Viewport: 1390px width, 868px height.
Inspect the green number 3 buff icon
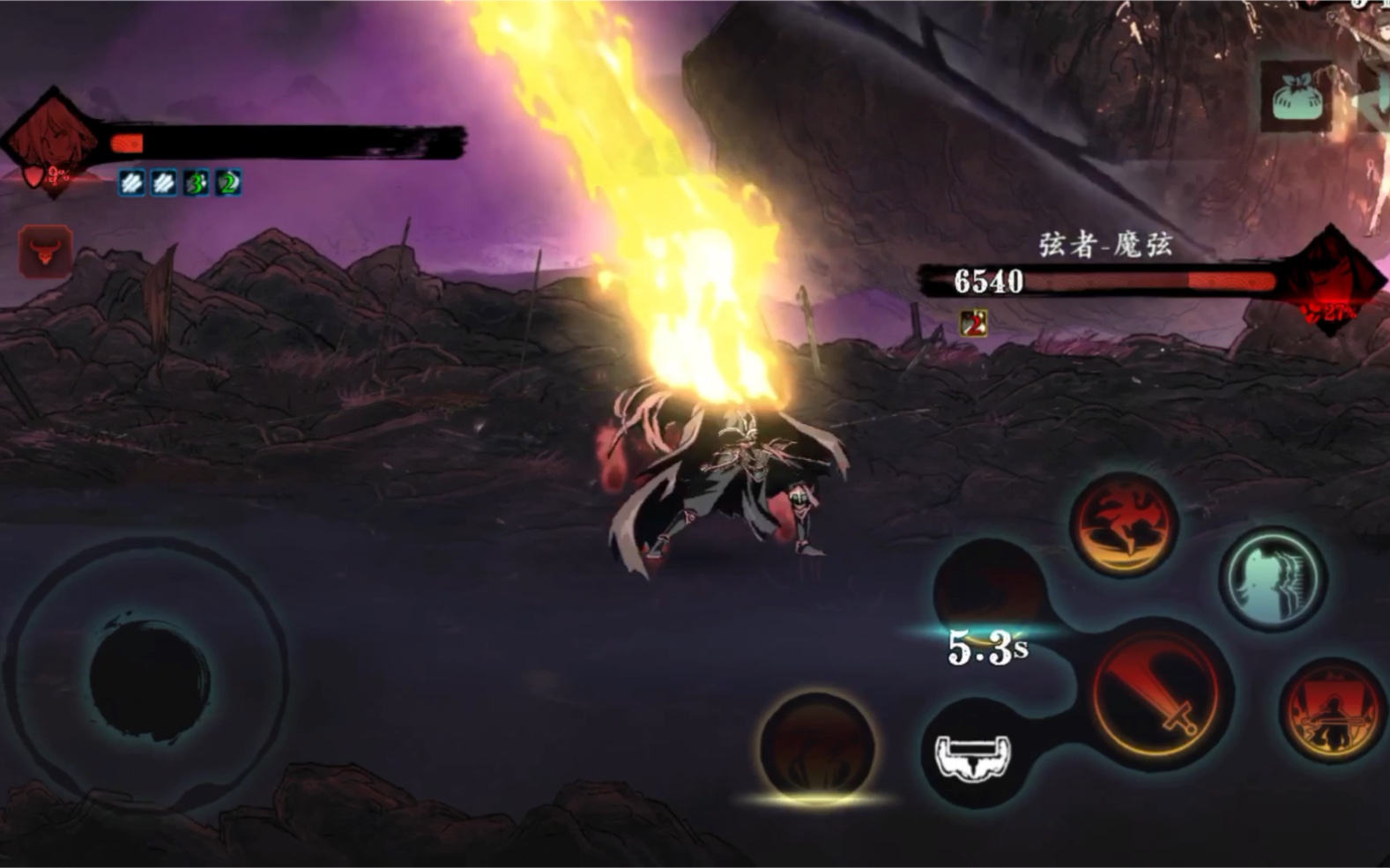coord(196,183)
